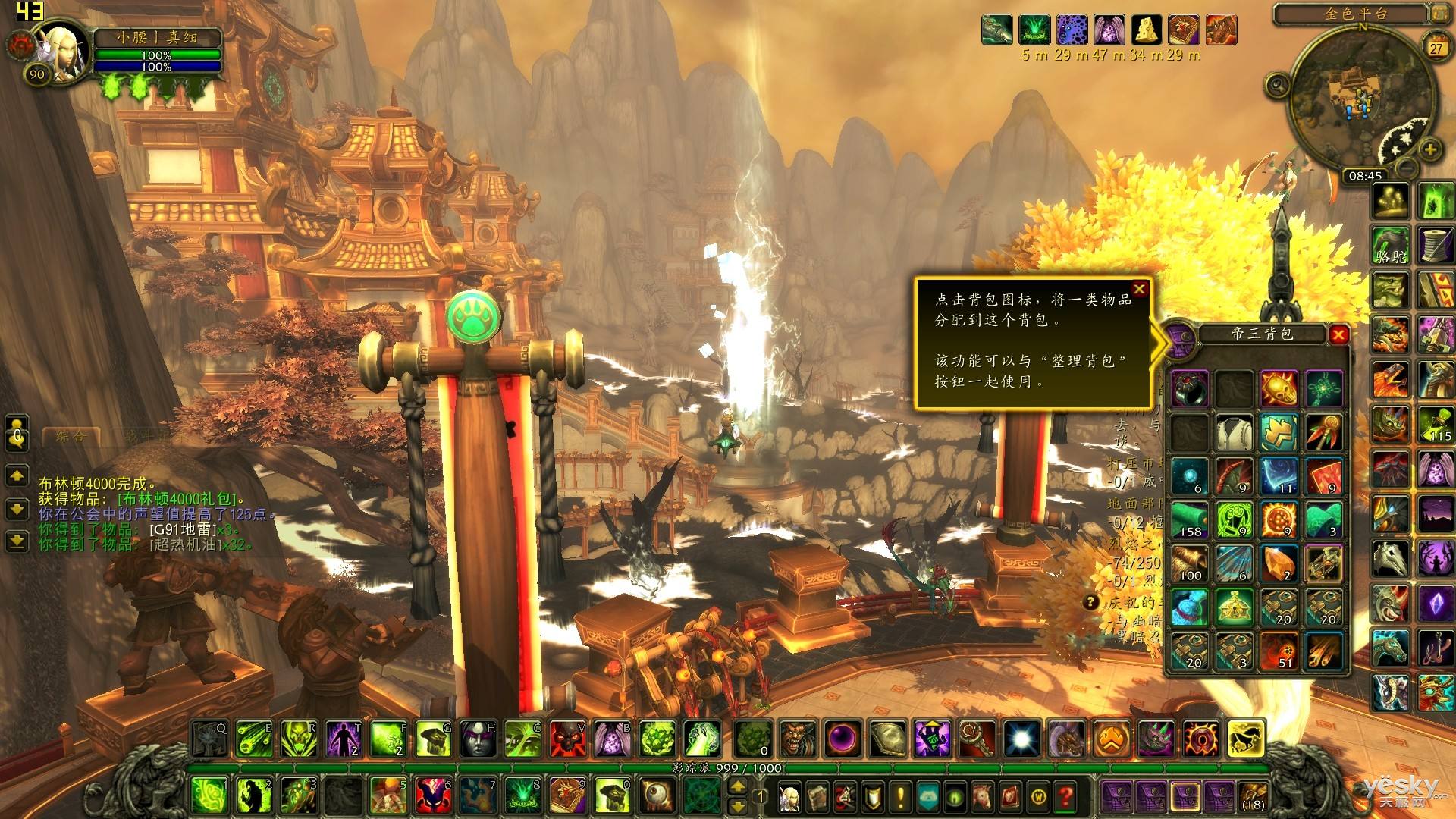Select the white shirt item in bag

click(1235, 433)
